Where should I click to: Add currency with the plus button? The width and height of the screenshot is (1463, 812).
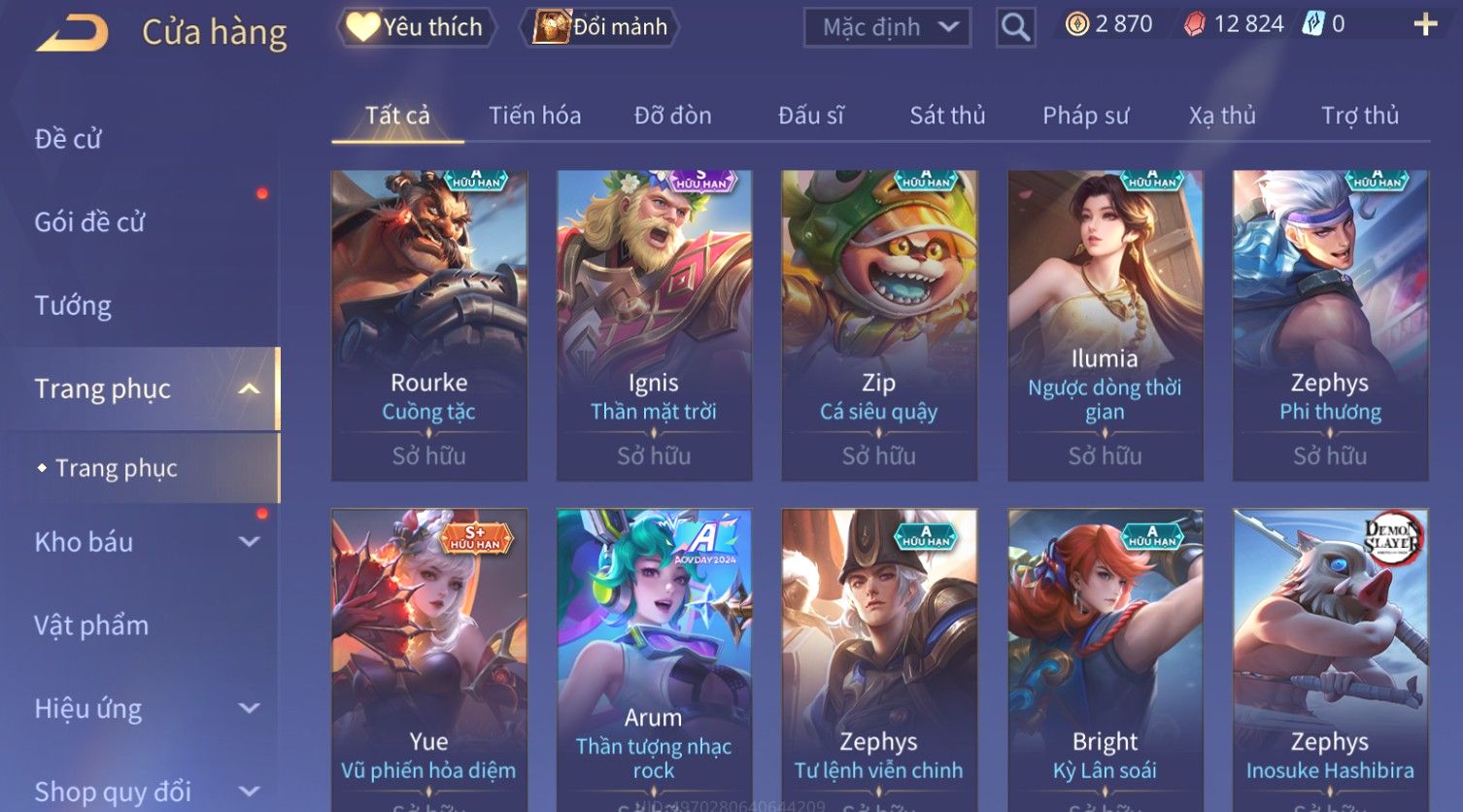(1424, 24)
